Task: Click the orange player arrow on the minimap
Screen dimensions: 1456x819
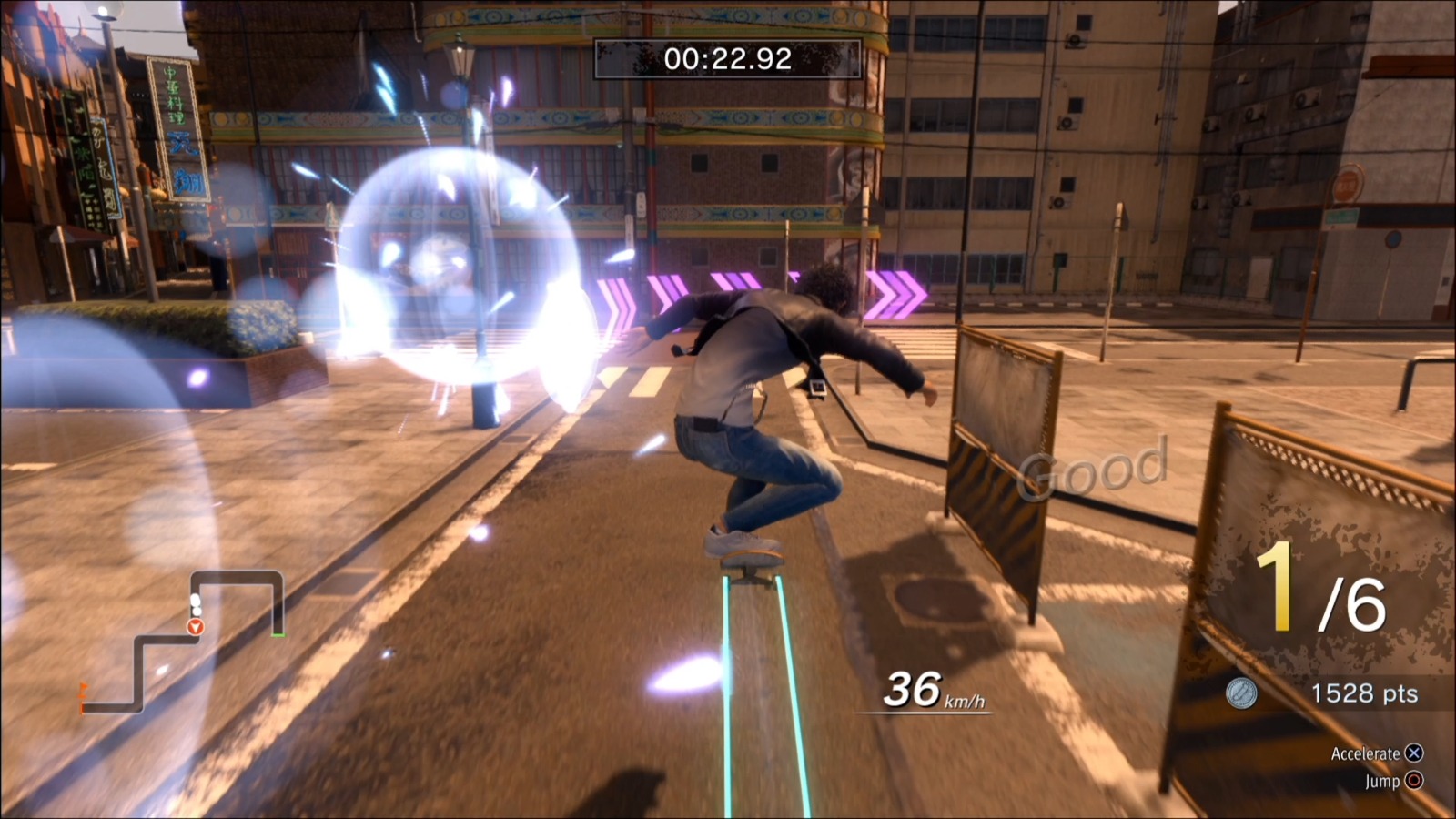Action: [x=196, y=626]
